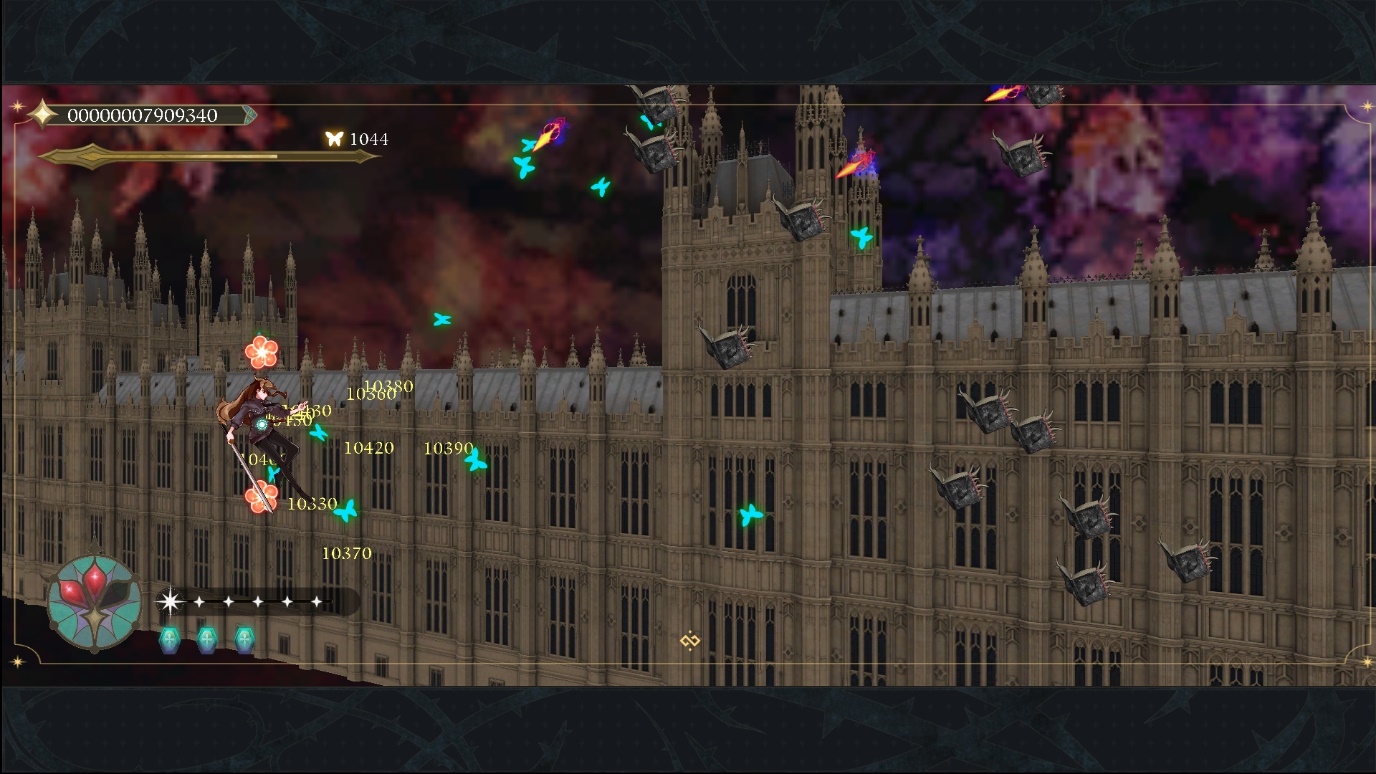Click the stained-glass flower emblem
This screenshot has height=774, width=1376.
[94, 601]
